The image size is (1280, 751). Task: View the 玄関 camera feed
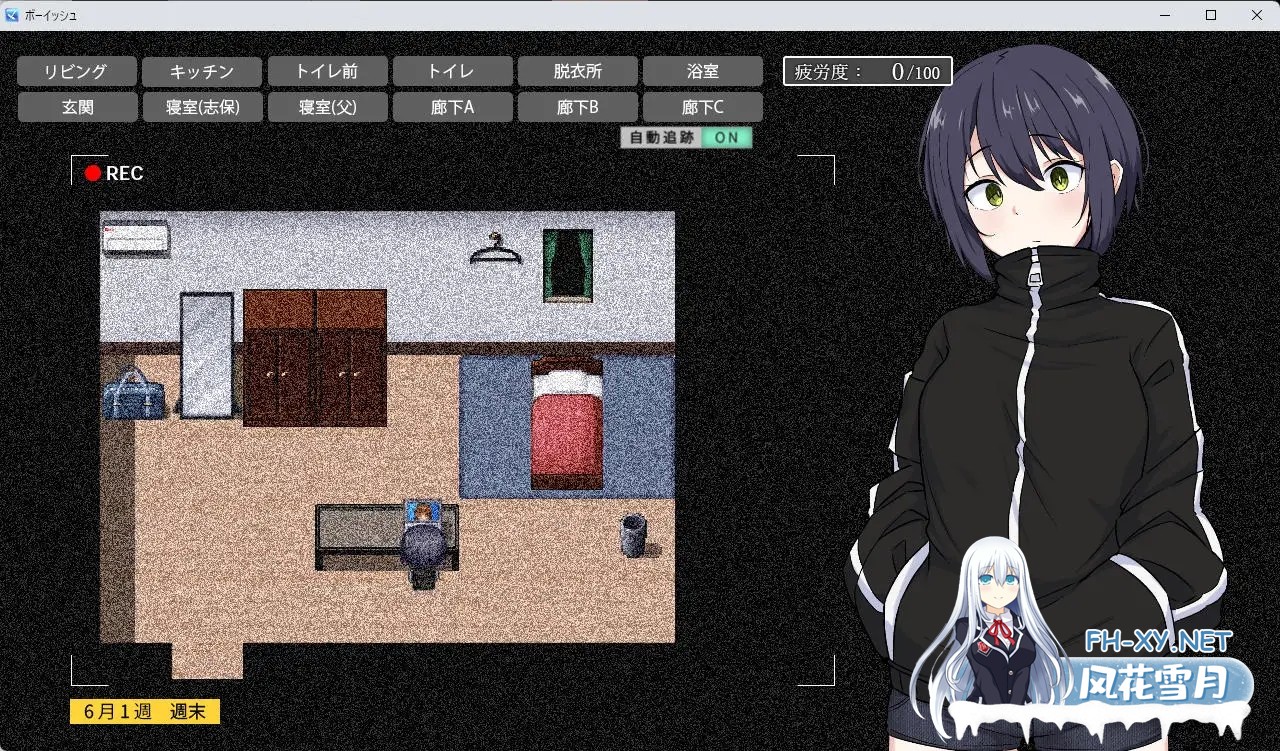[x=77, y=106]
